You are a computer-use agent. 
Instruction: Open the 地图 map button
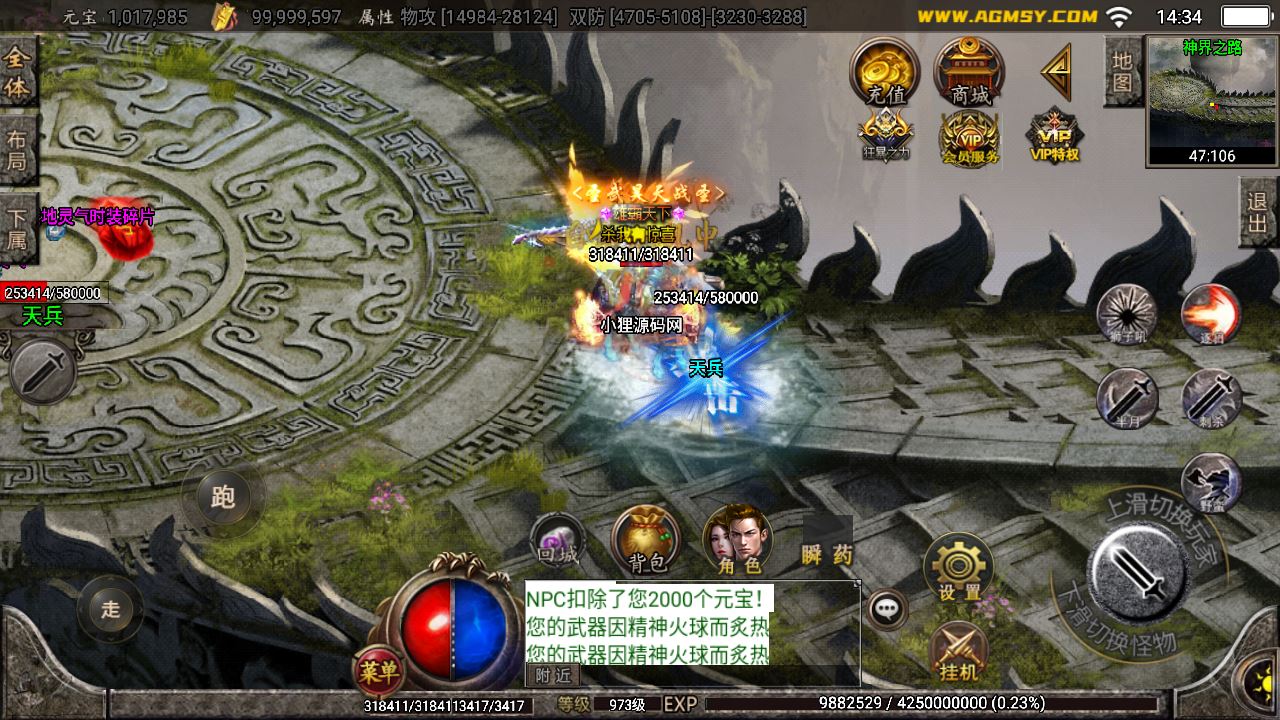pyautogui.click(x=1122, y=72)
